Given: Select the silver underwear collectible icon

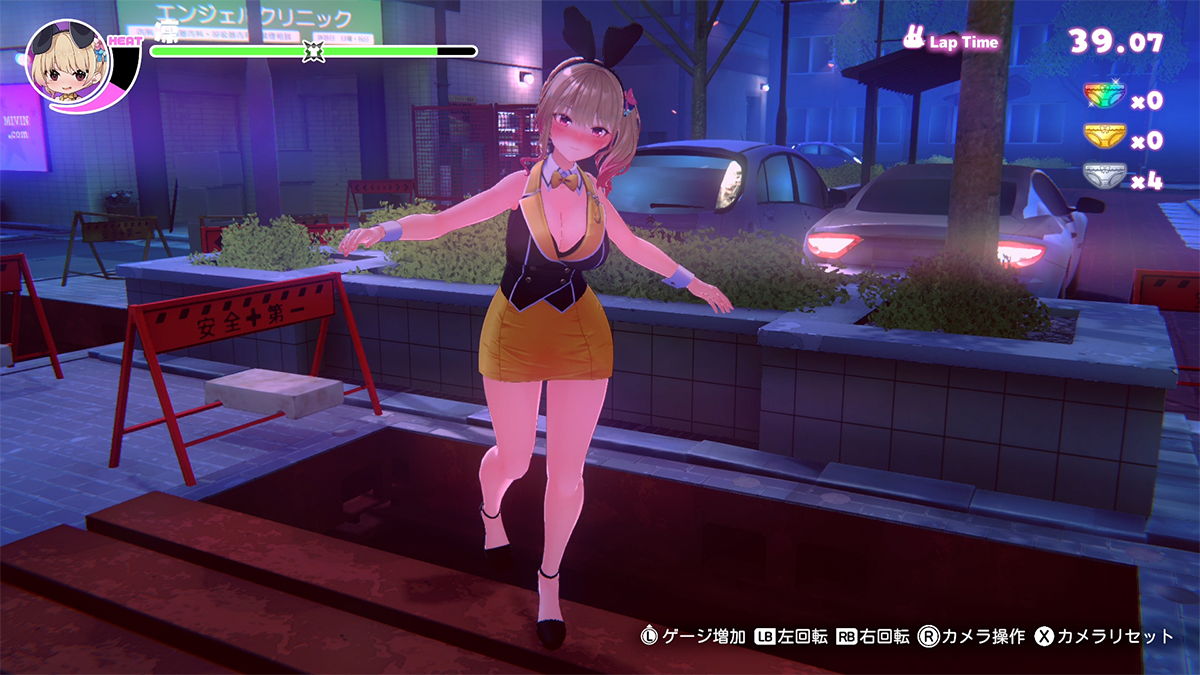Looking at the screenshot, I should (1105, 177).
